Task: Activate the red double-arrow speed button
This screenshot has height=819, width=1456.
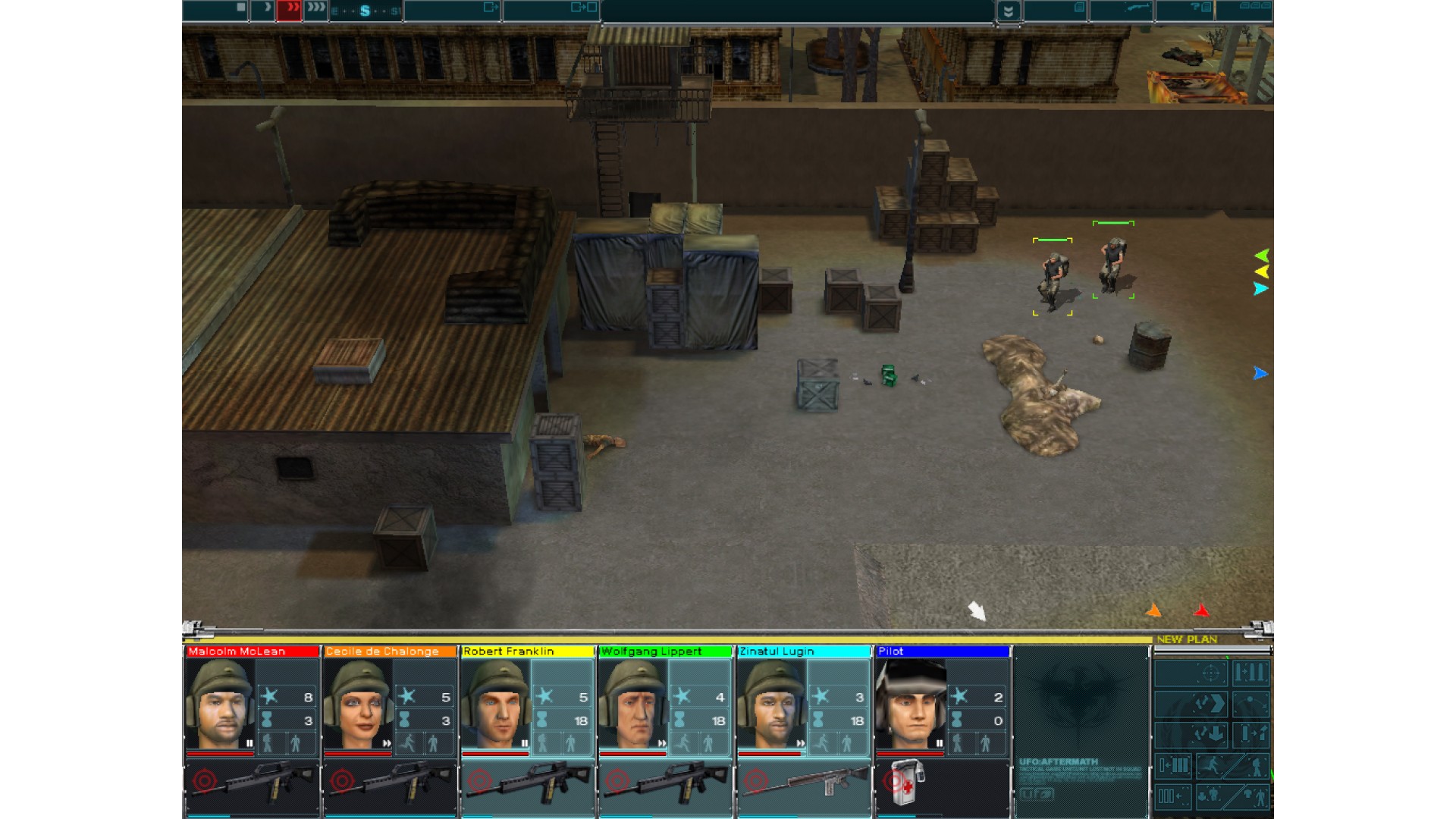Action: pos(290,8)
